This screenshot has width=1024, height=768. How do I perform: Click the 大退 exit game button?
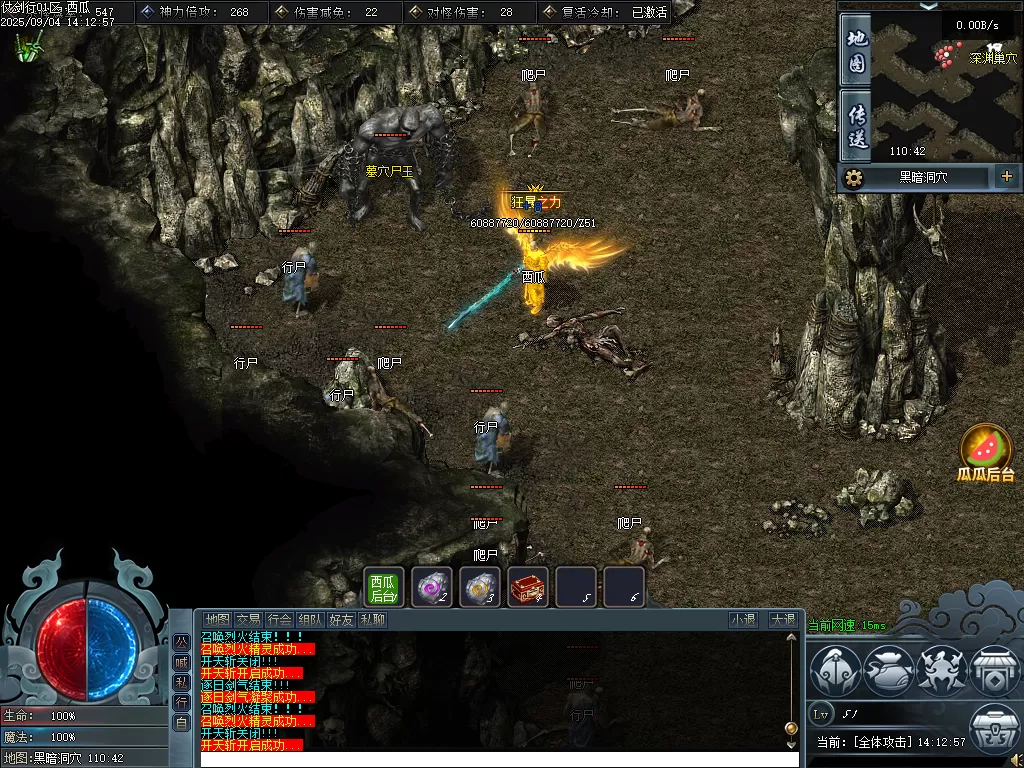click(782, 620)
